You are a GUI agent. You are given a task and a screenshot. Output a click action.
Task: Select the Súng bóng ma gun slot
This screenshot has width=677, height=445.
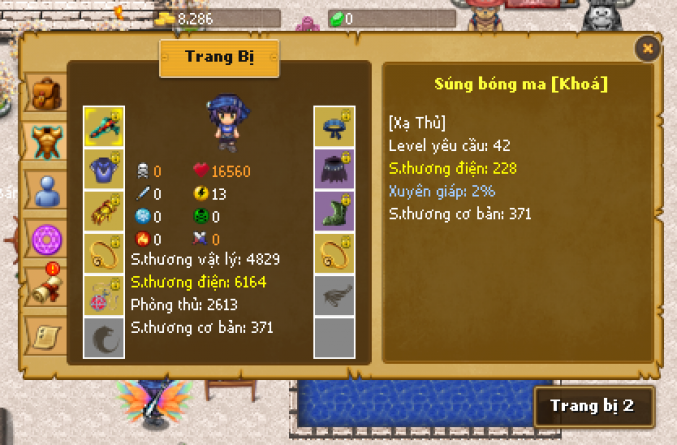(104, 127)
